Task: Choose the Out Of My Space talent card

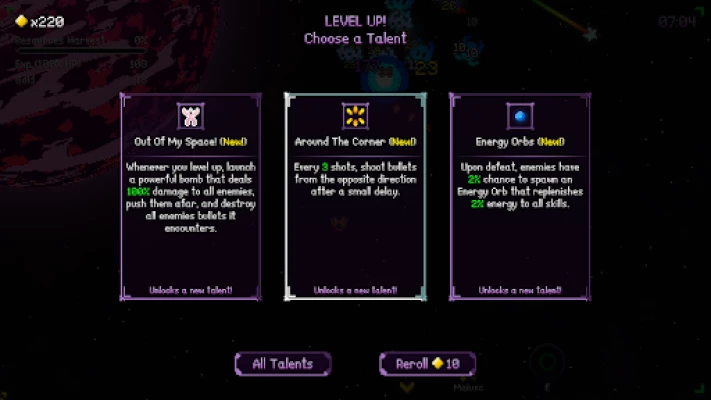Action: (191, 196)
